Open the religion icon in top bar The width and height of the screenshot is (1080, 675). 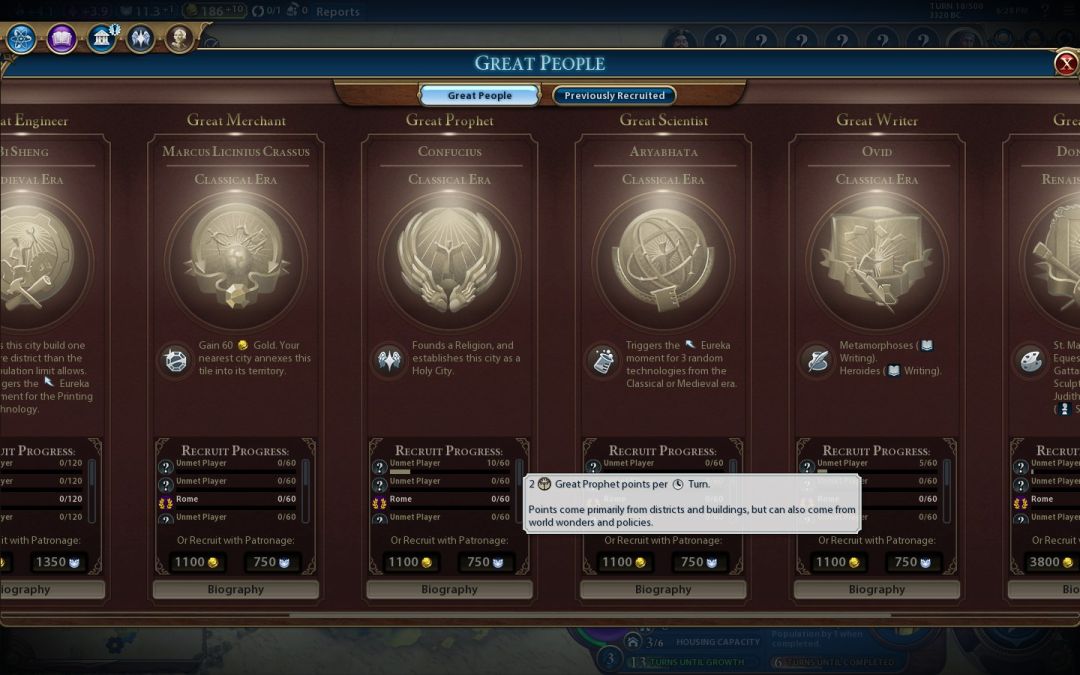tap(140, 39)
